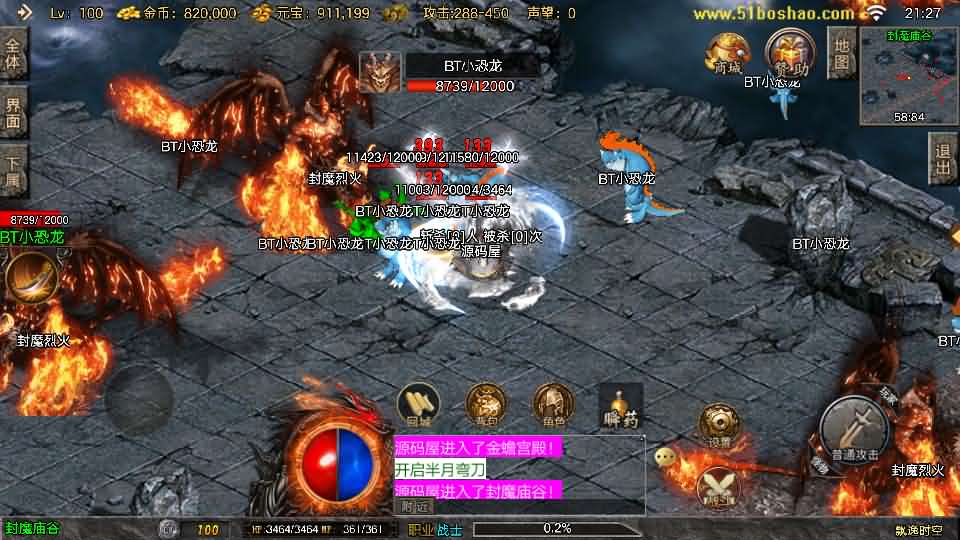The height and width of the screenshot is (540, 960).
Task: Open the 商城 shop icon
Action: (x=727, y=54)
